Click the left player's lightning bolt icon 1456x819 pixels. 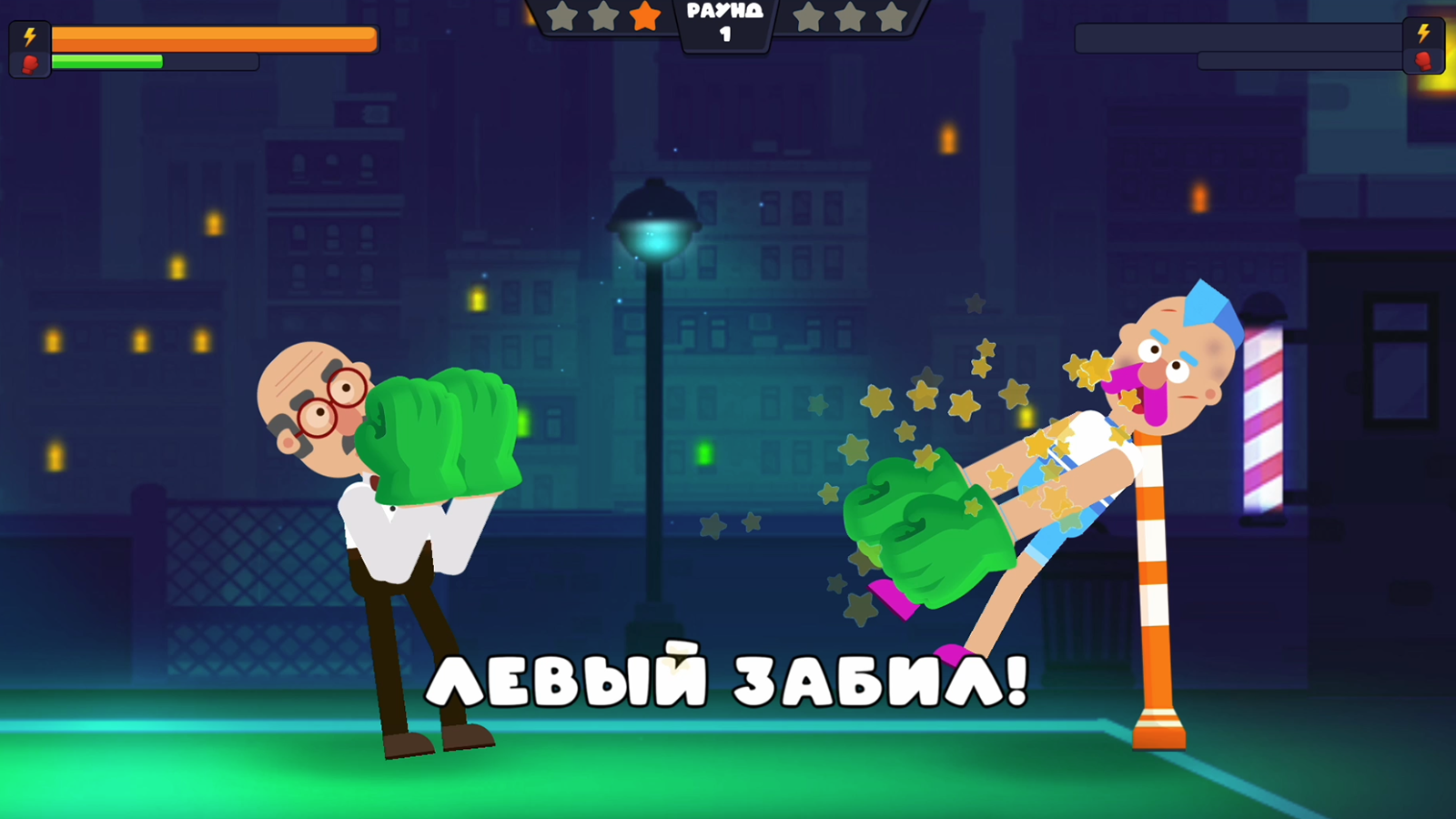[x=28, y=36]
